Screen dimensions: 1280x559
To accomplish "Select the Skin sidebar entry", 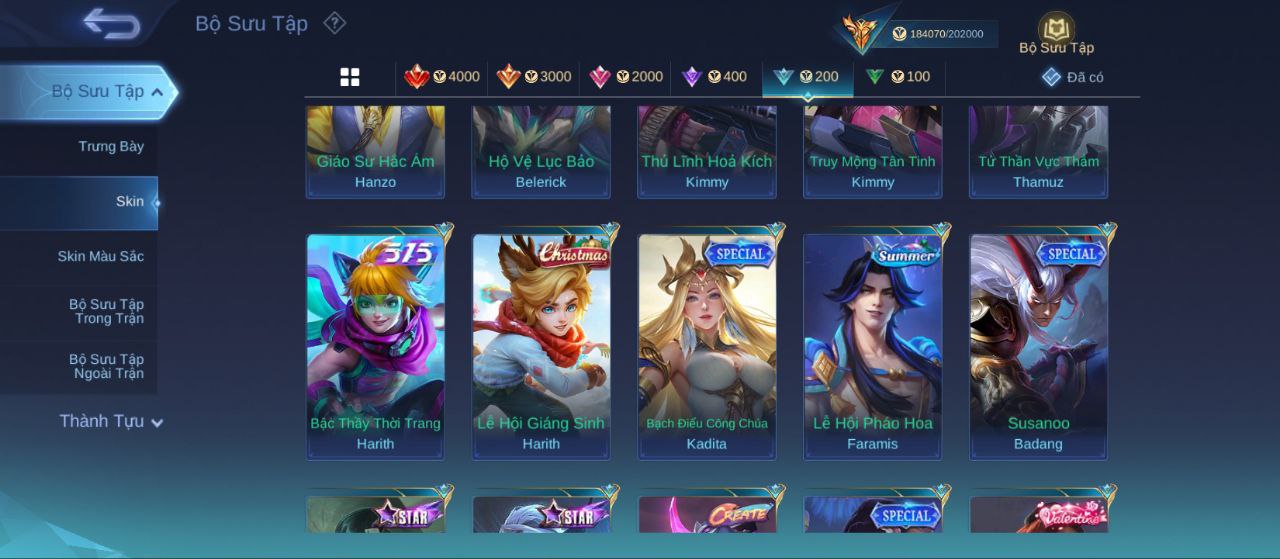I will [x=129, y=202].
